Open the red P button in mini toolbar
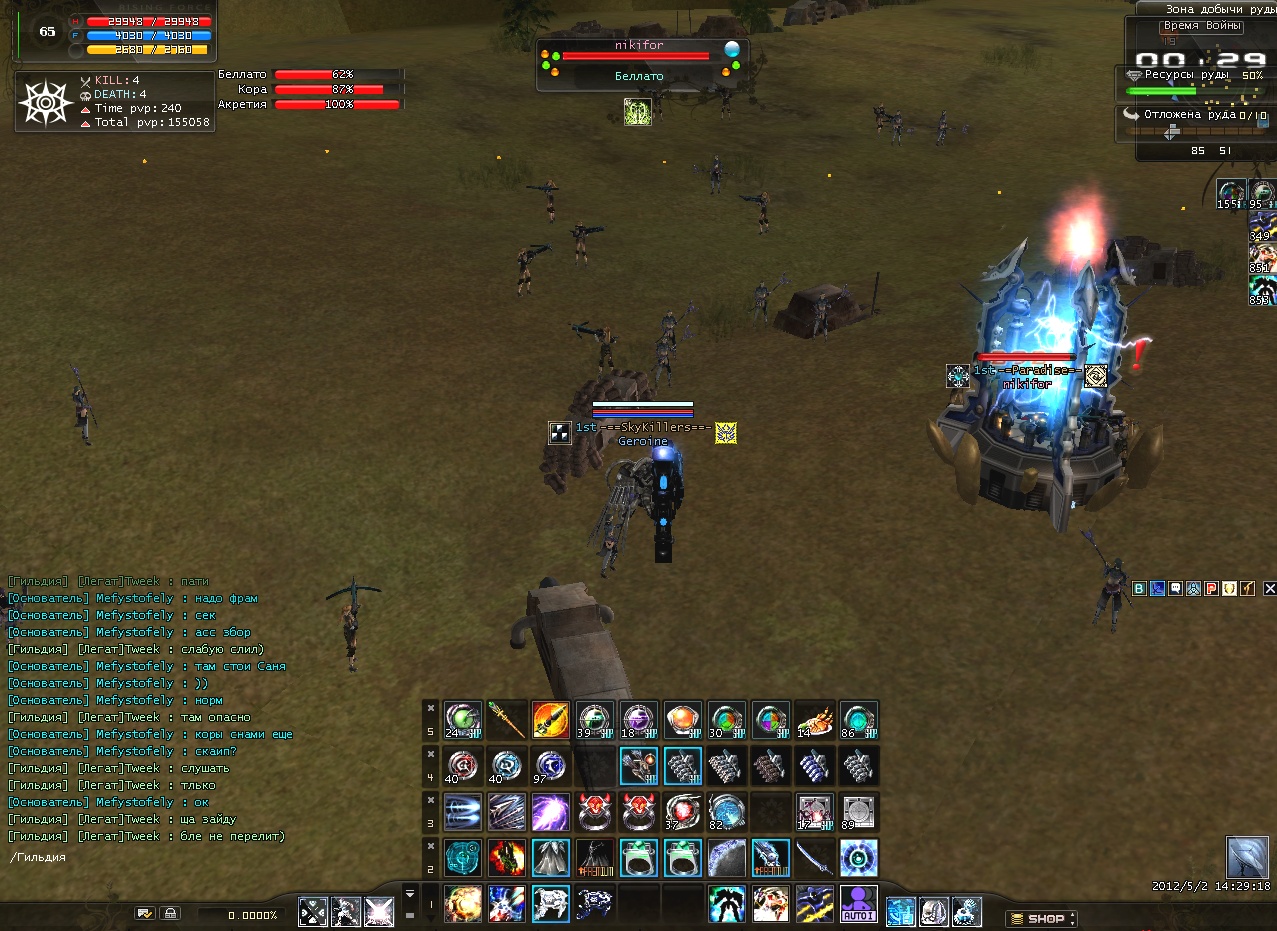1277x931 pixels. [x=1211, y=589]
